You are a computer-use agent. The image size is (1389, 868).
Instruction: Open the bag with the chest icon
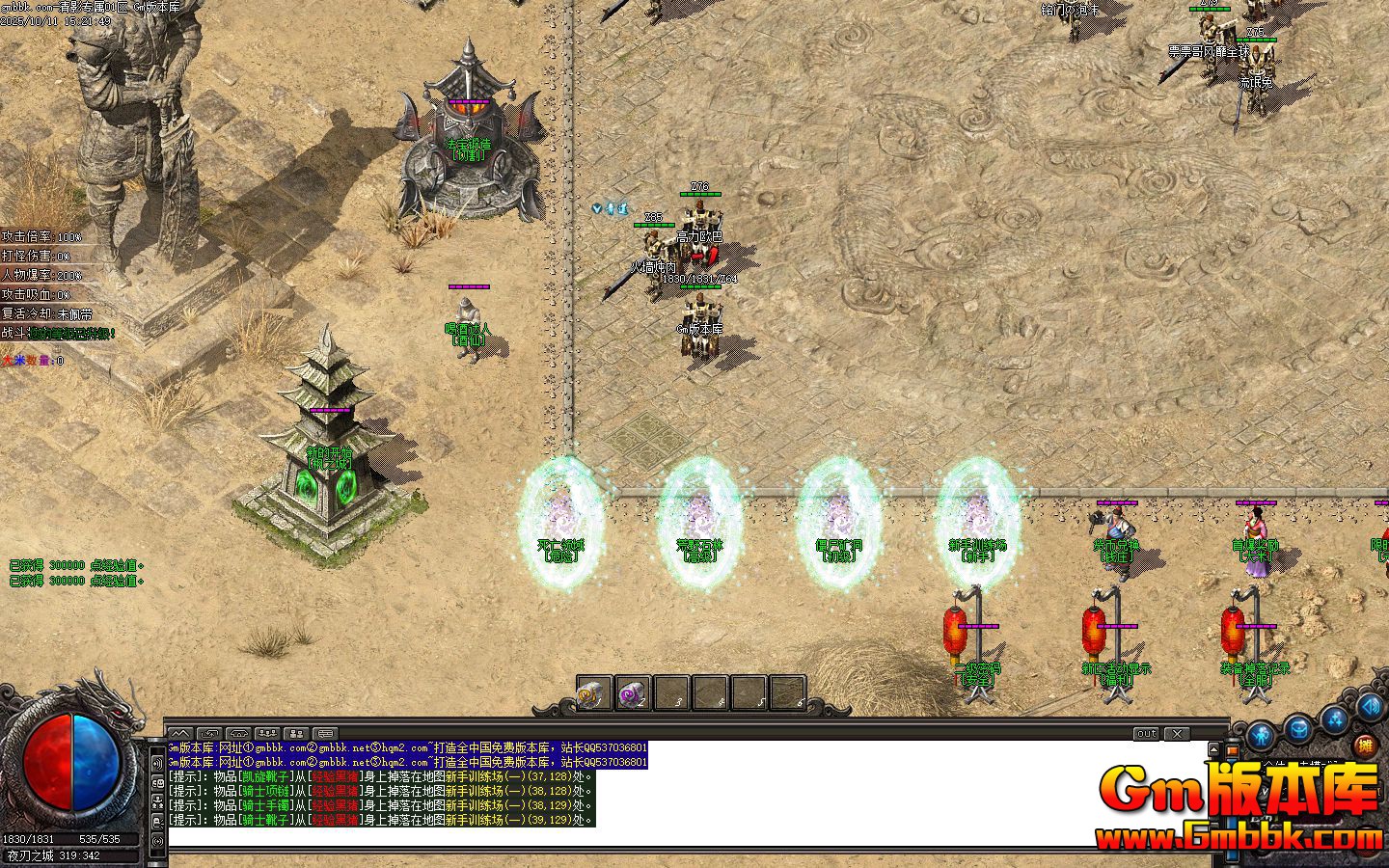pos(1298,728)
